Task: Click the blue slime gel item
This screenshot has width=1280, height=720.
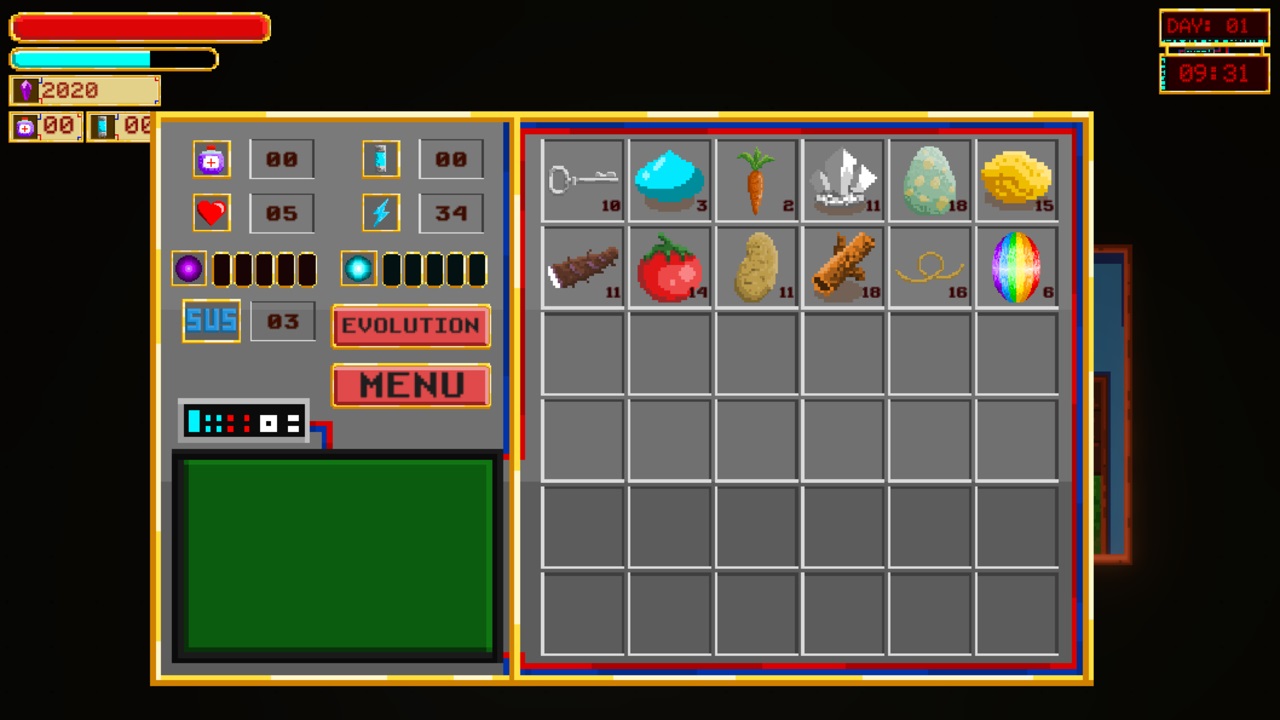Action: point(670,178)
